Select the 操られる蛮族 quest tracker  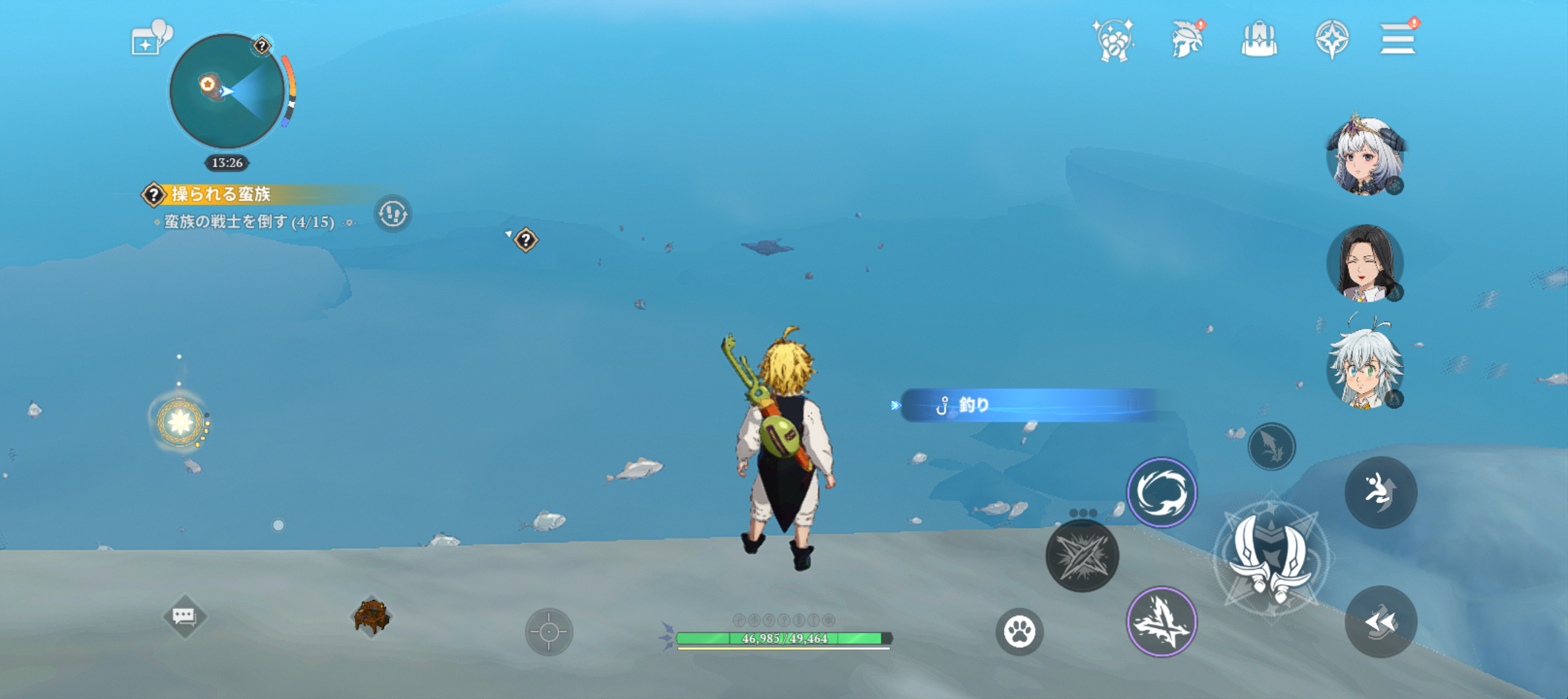point(220,194)
